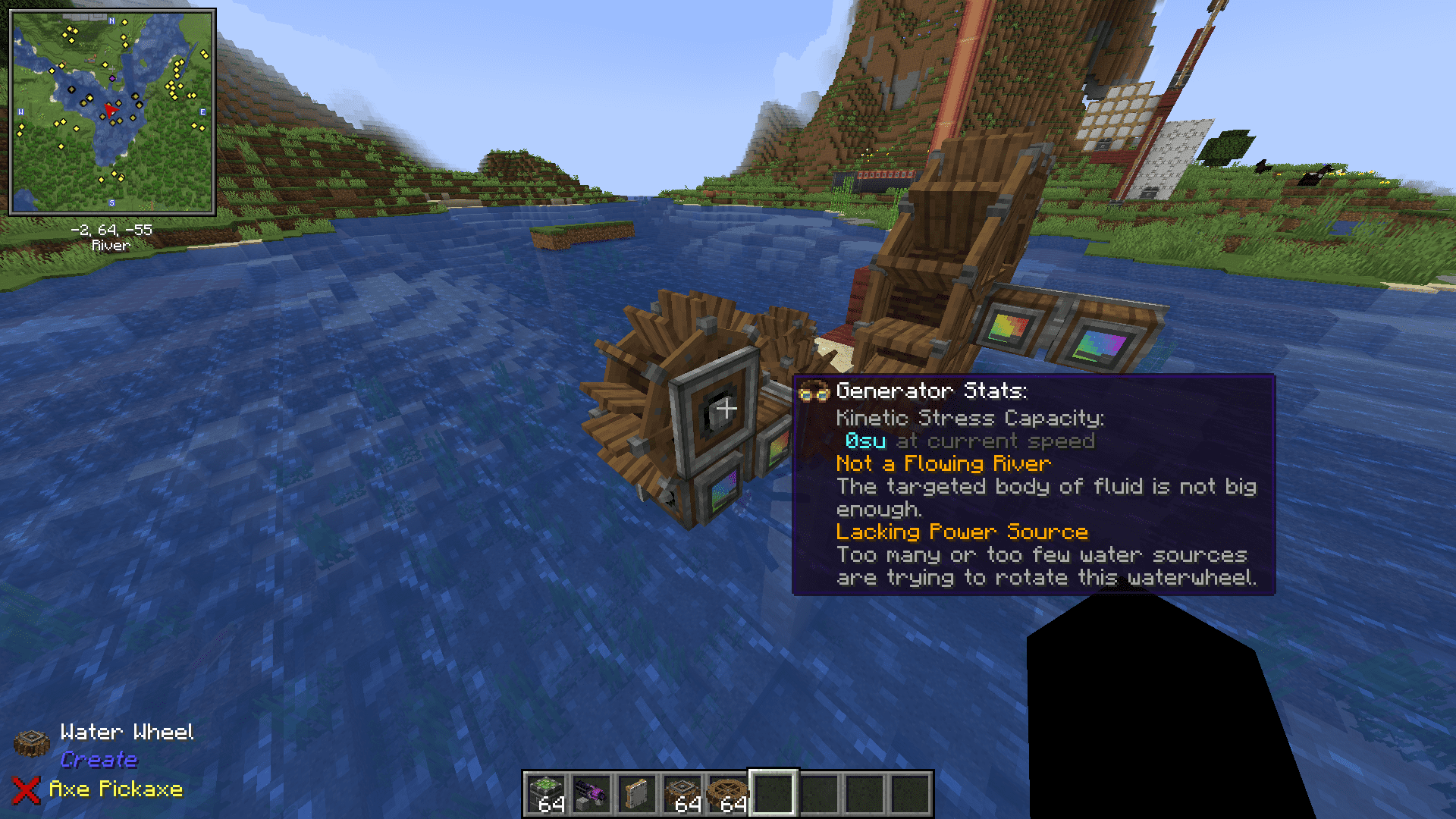This screenshot has height=819, width=1456.
Task: Select the small water wheel hotbar slot
Action: (682, 793)
